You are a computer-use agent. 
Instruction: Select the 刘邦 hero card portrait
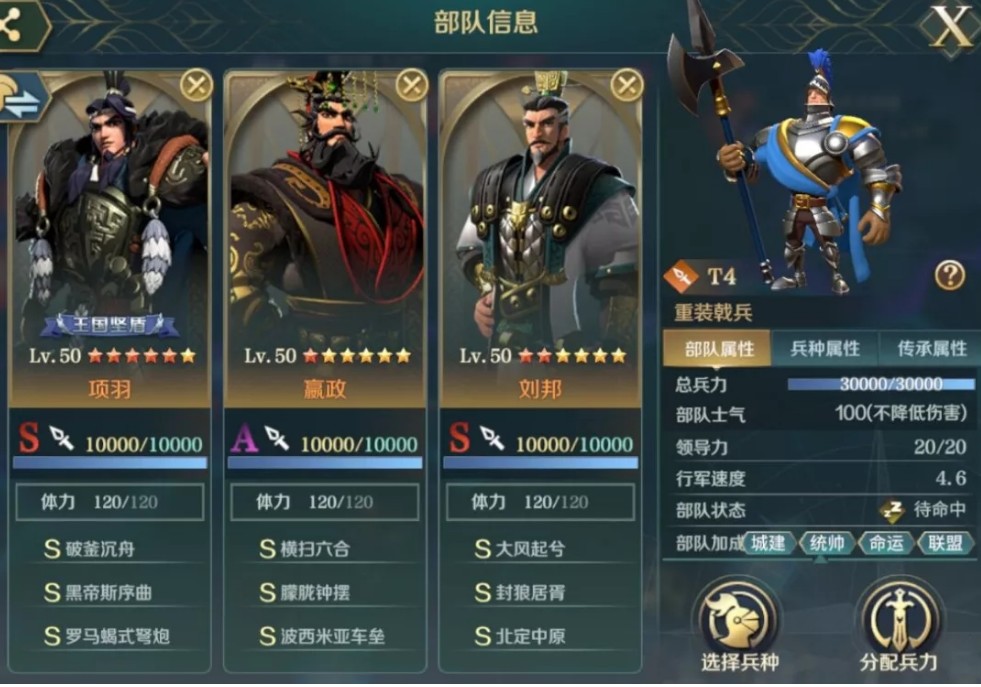pos(540,220)
